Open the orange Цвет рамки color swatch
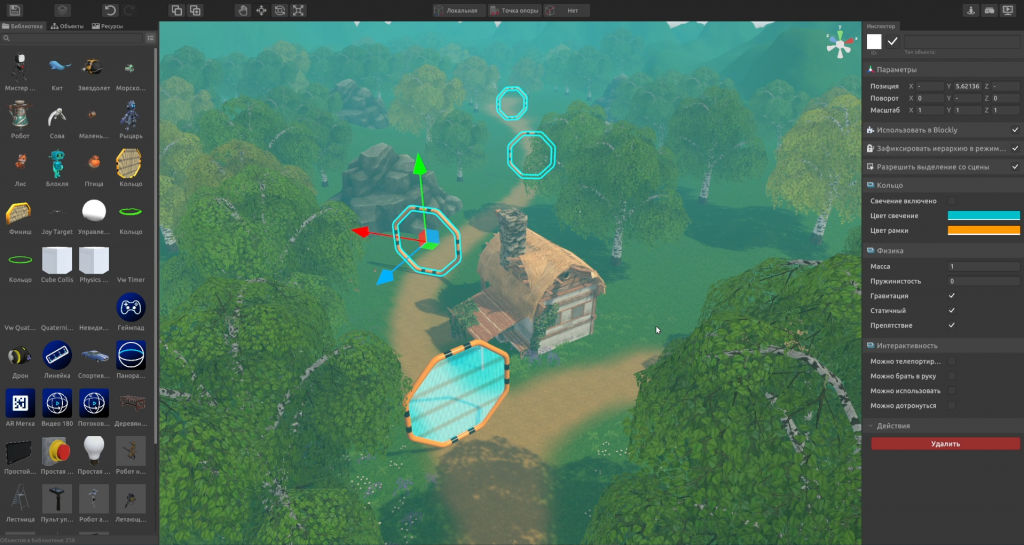 [x=983, y=230]
